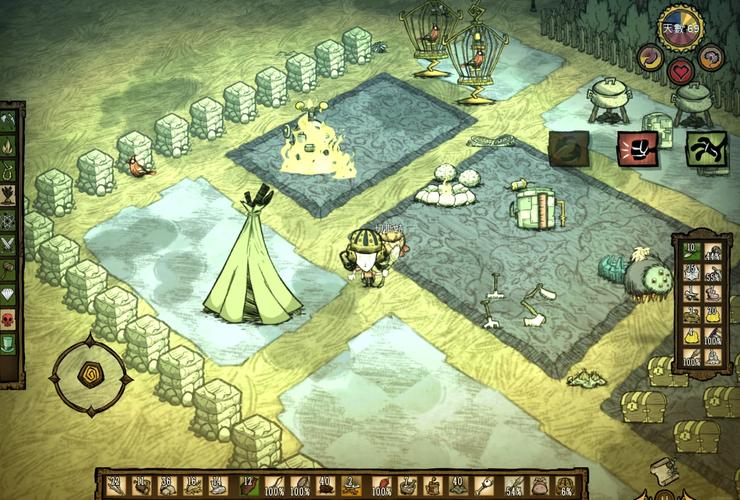Select the hotbar slot with count 12
This screenshot has width=740, height=500.
click(x=247, y=486)
